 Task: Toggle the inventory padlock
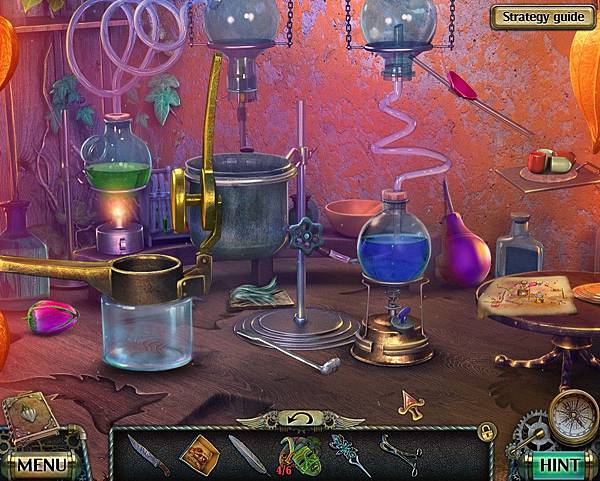[x=486, y=431]
